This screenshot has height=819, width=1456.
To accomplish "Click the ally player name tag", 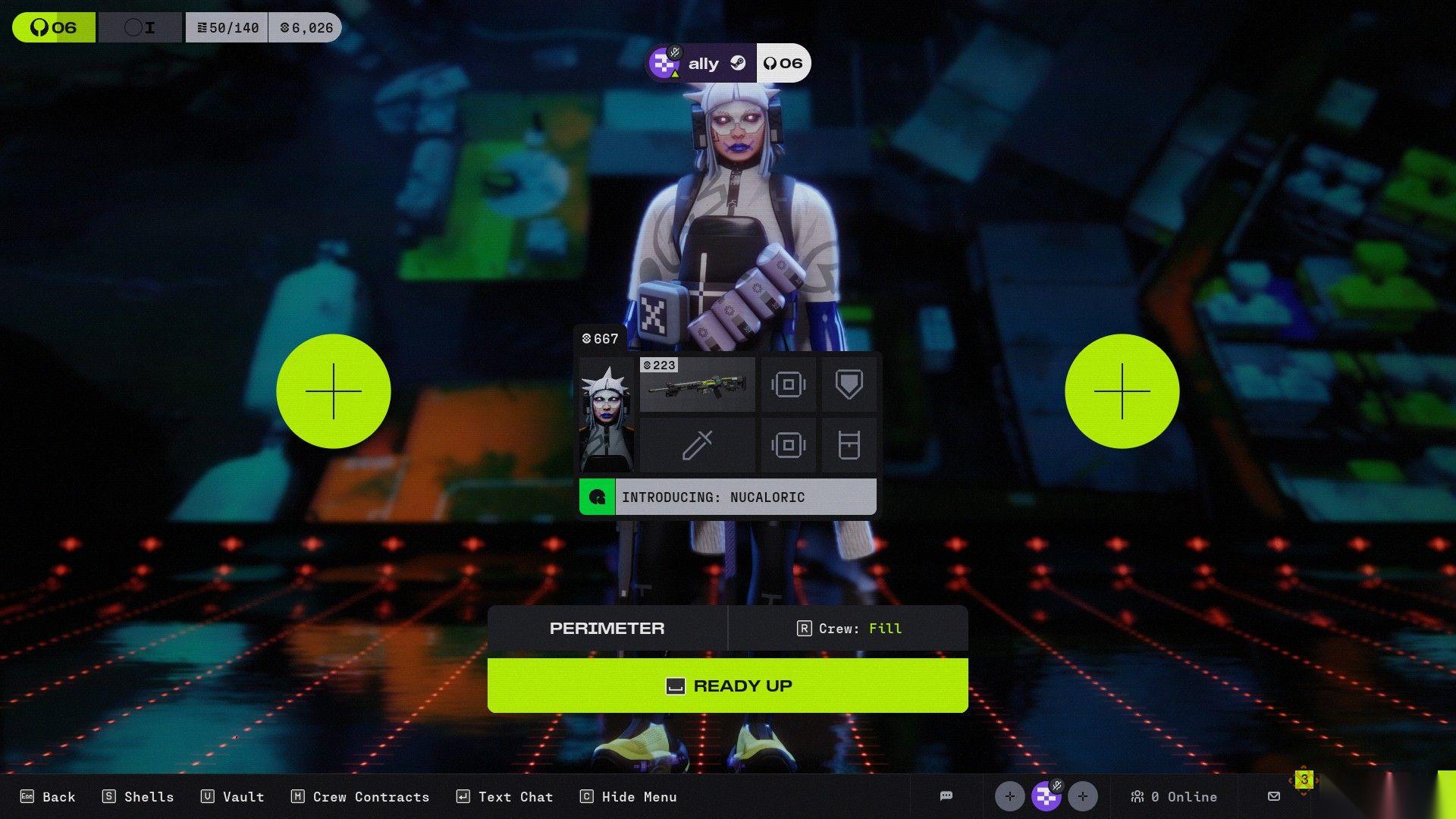I will pos(702,64).
